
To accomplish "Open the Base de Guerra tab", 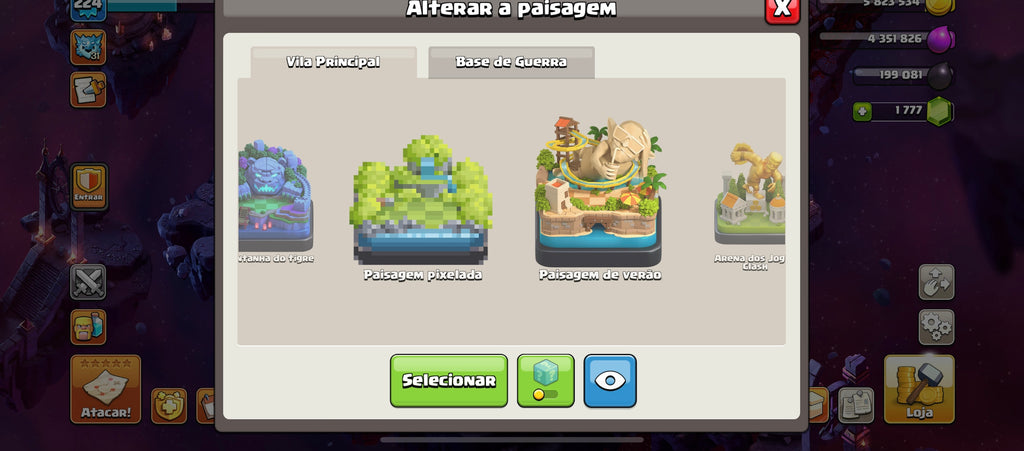I will click(511, 62).
